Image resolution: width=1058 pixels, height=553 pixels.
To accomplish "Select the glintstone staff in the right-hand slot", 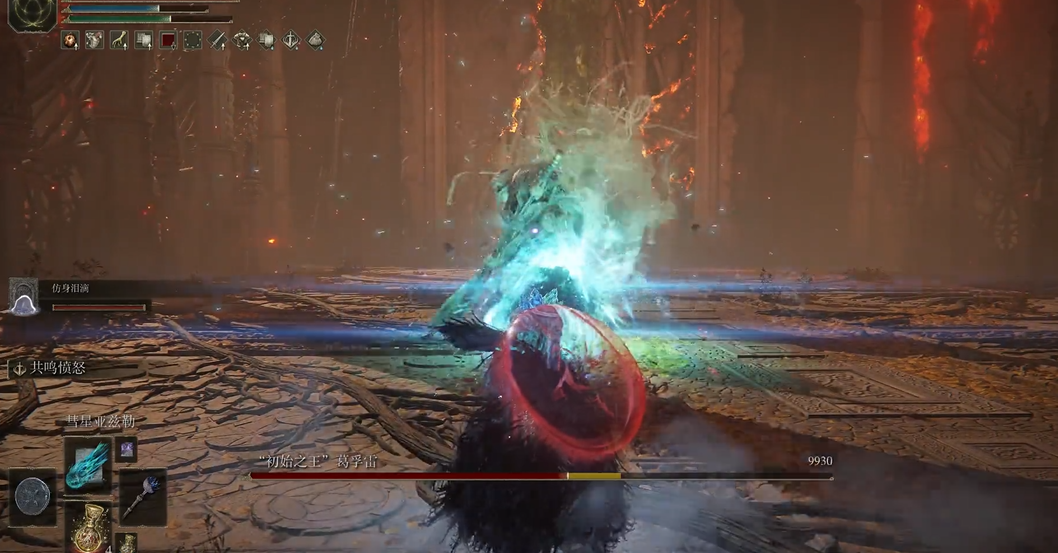I will (x=141, y=497).
